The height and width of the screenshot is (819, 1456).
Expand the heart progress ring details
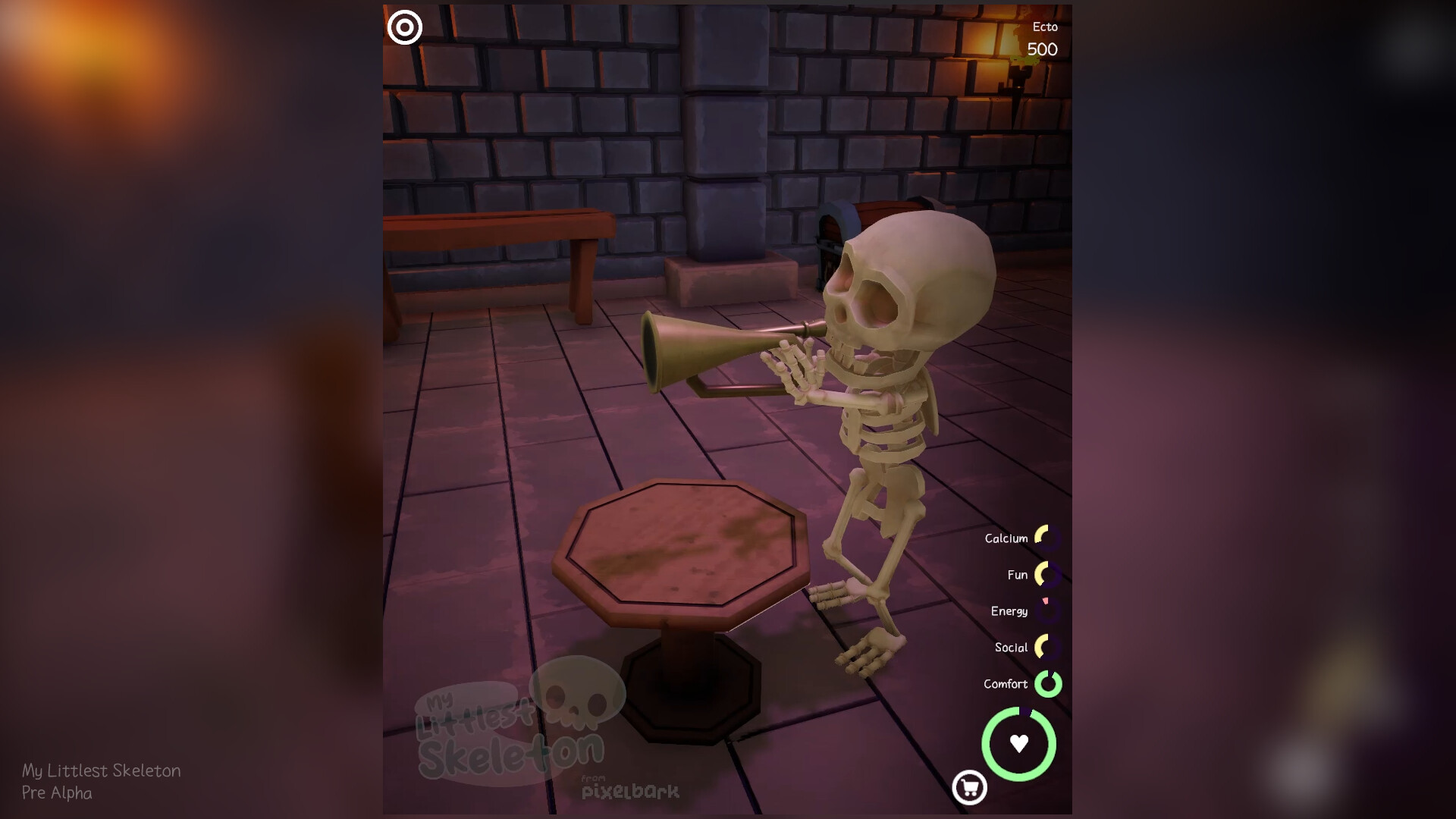coord(1018,745)
